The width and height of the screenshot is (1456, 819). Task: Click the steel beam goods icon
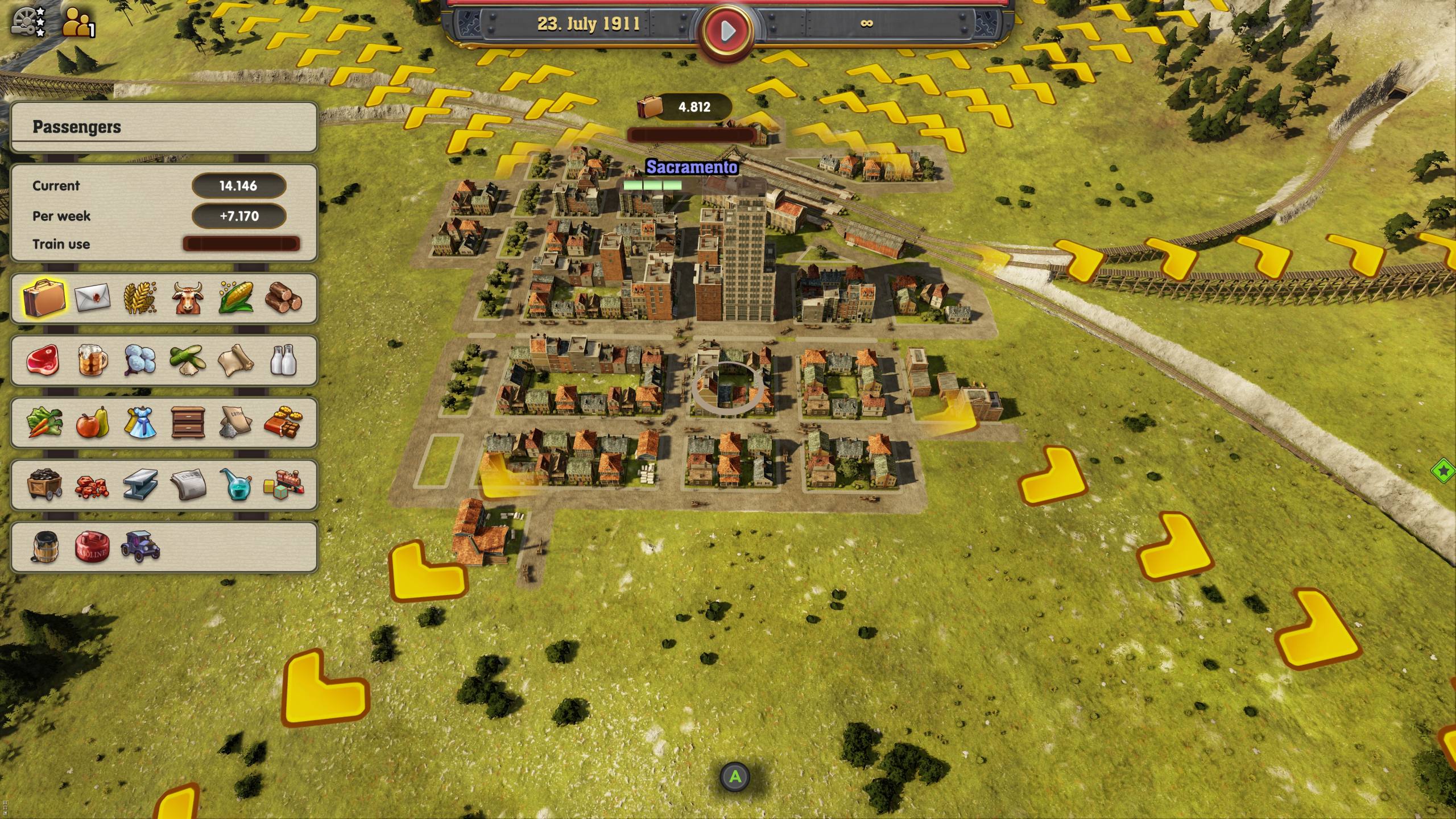click(139, 486)
